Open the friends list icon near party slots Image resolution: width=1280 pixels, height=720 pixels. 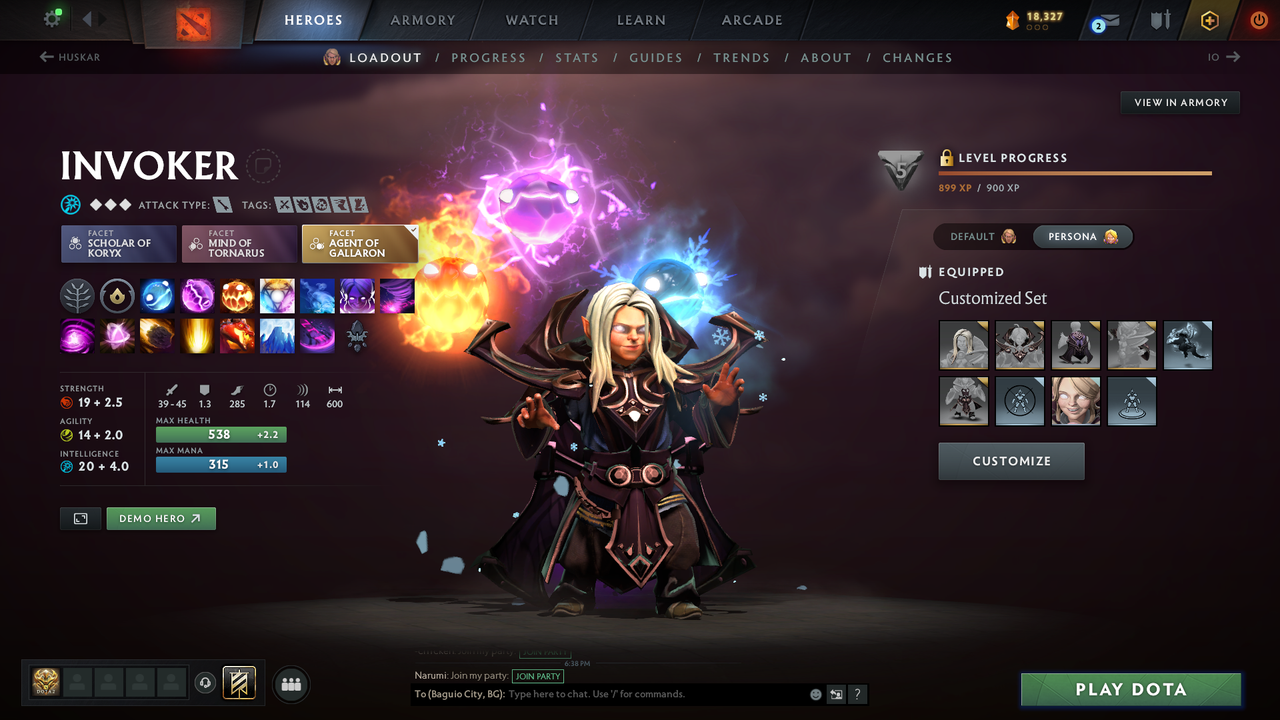point(290,684)
